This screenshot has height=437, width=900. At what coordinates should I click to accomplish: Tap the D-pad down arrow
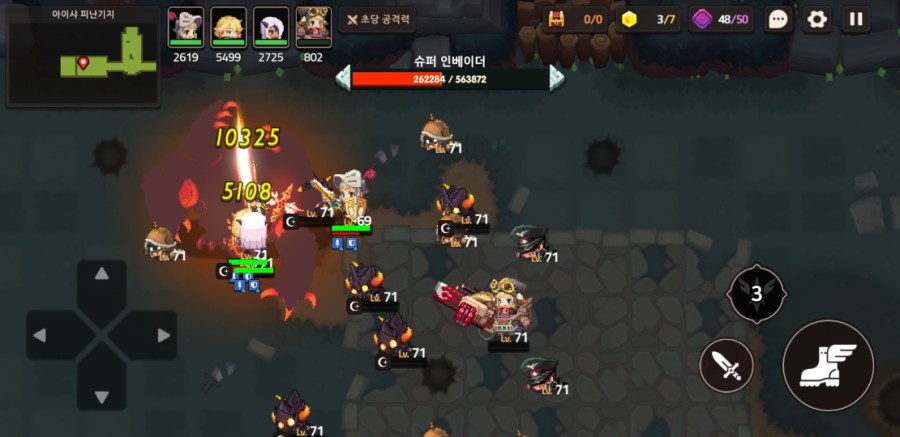click(101, 396)
